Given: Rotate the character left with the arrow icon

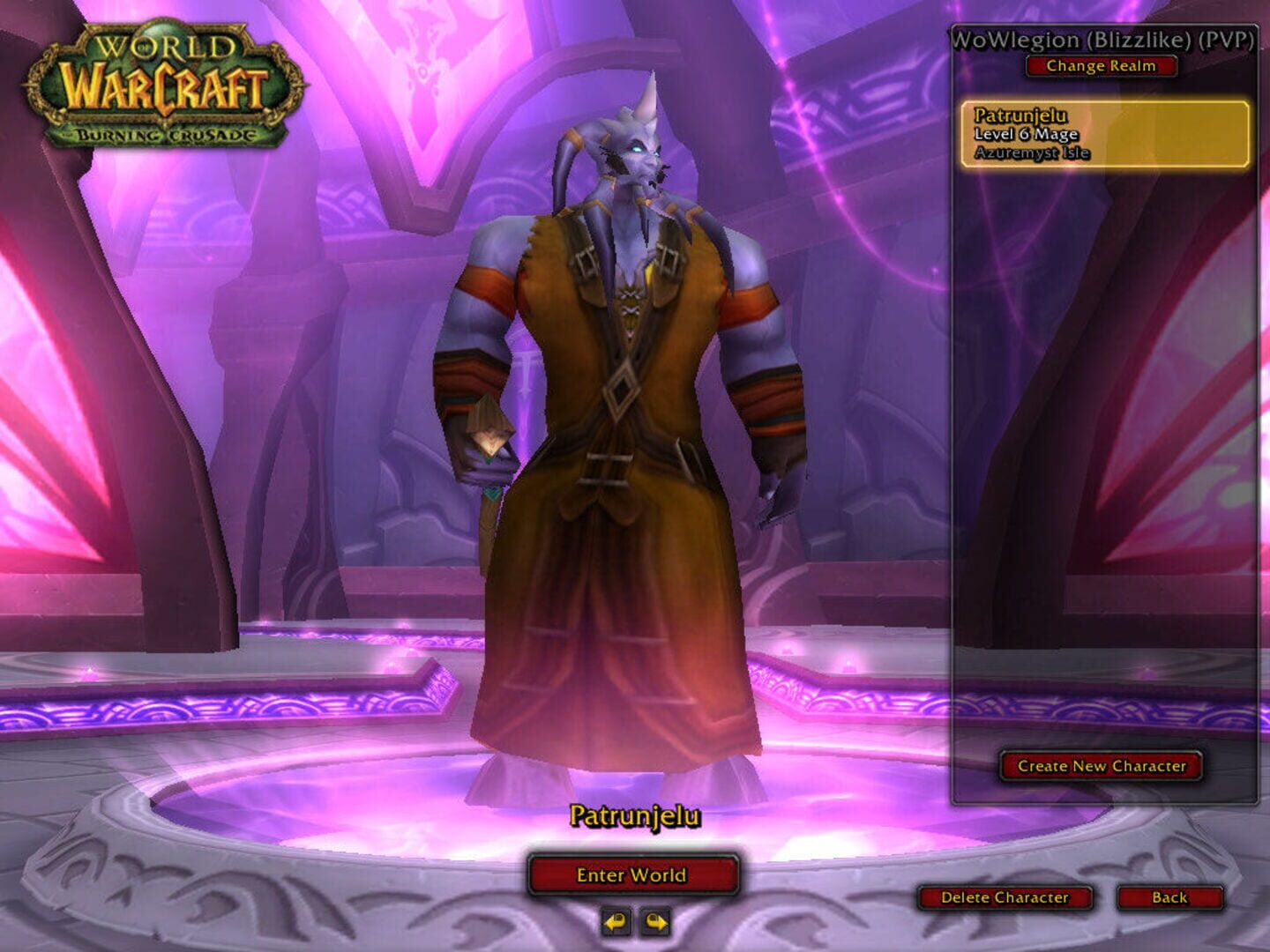Looking at the screenshot, I should (616, 919).
